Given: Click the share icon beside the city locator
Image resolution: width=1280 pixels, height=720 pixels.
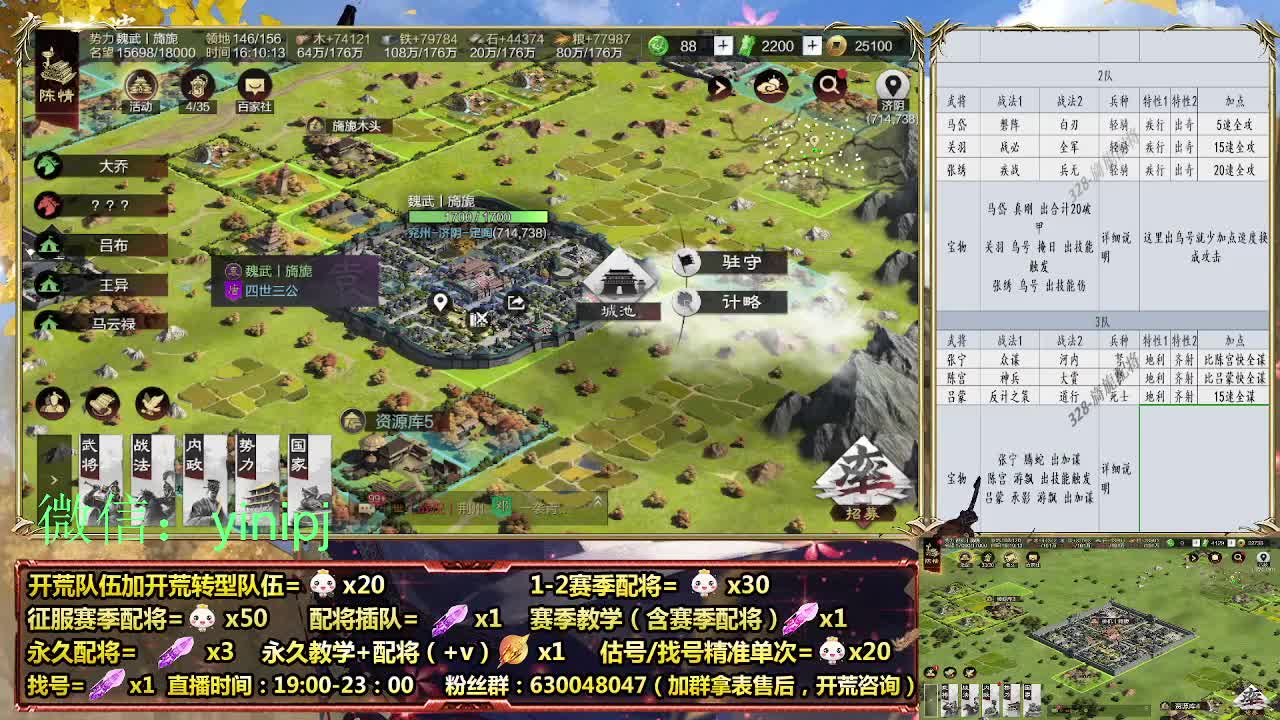Looking at the screenshot, I should (x=517, y=300).
